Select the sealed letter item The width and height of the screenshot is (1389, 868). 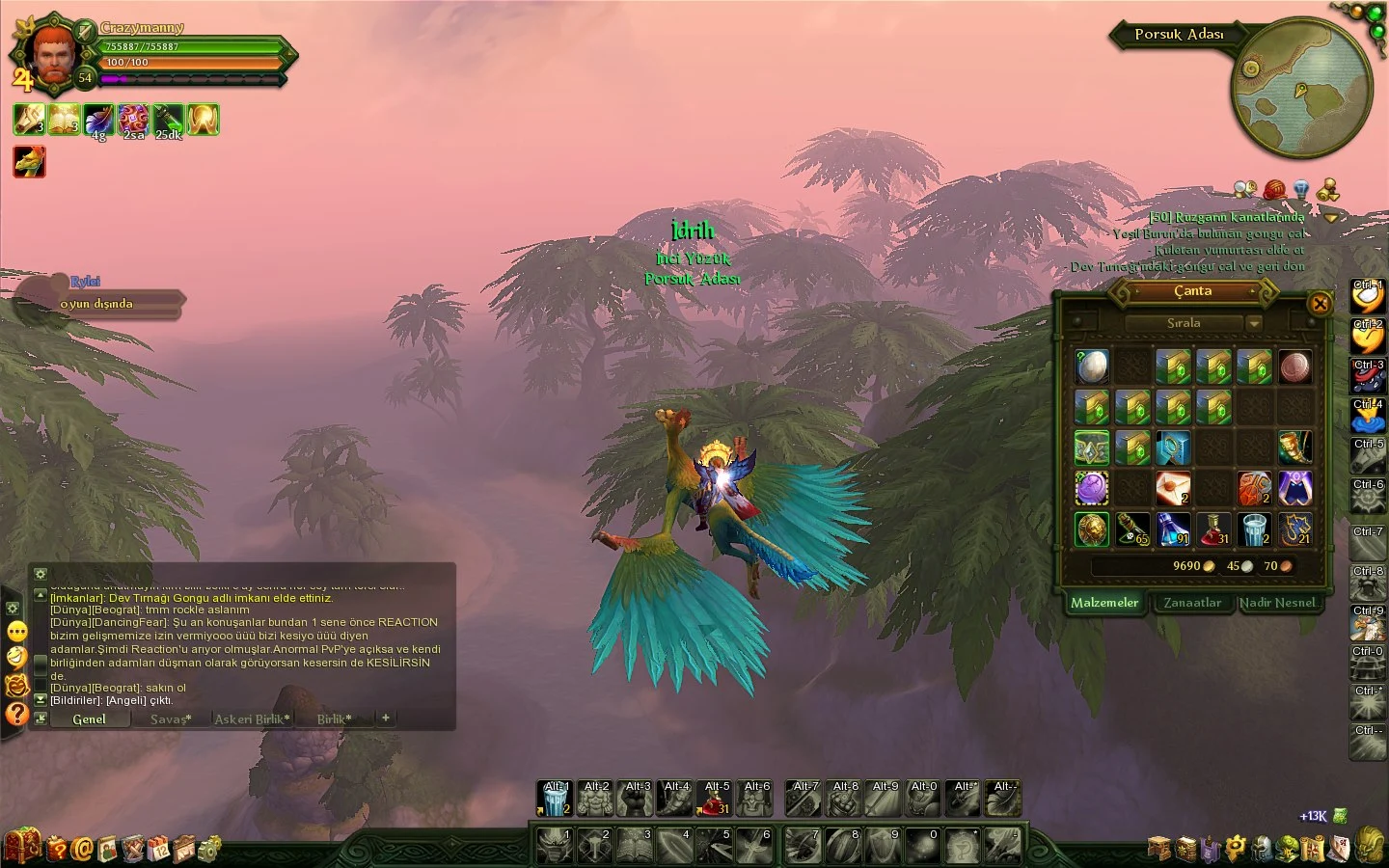point(1173,488)
